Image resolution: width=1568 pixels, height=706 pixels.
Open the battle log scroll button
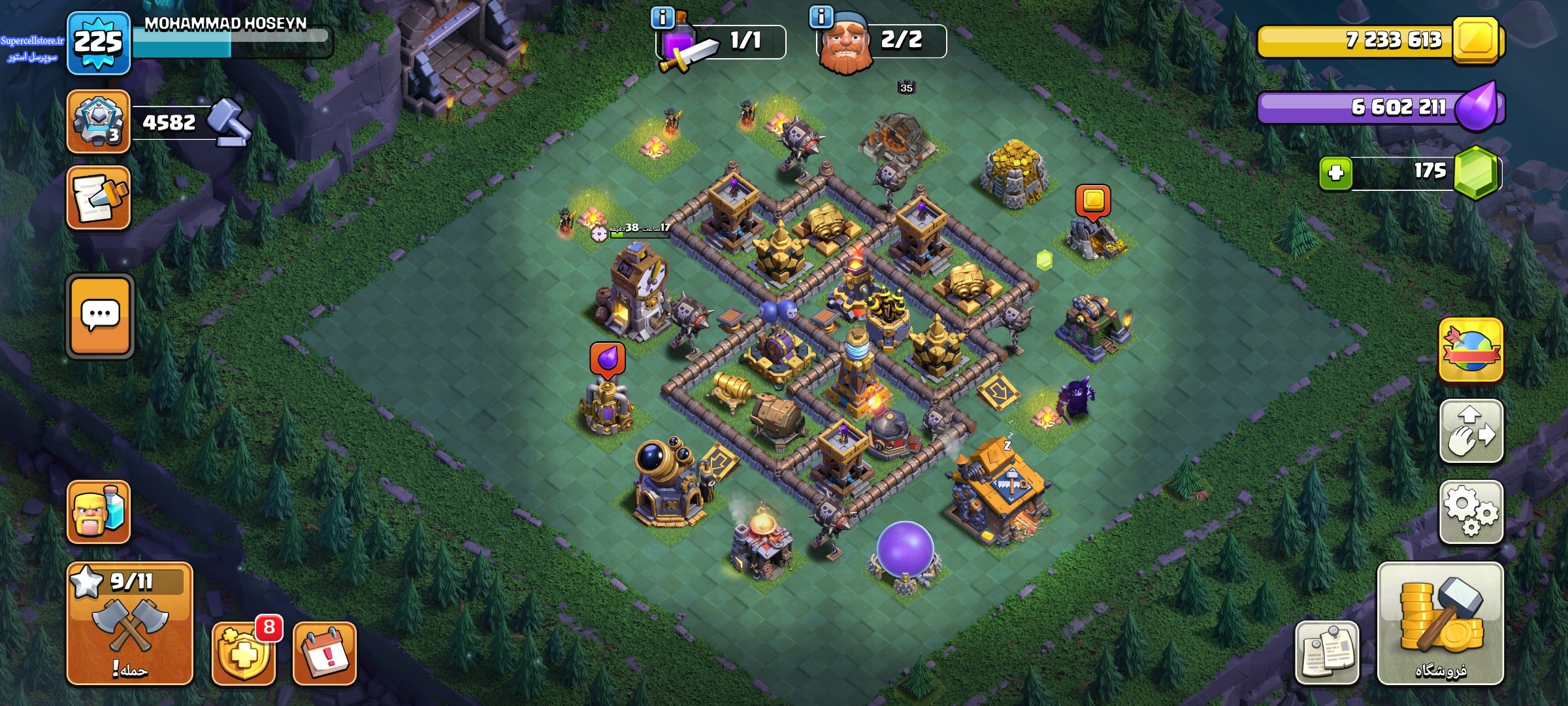tap(99, 197)
